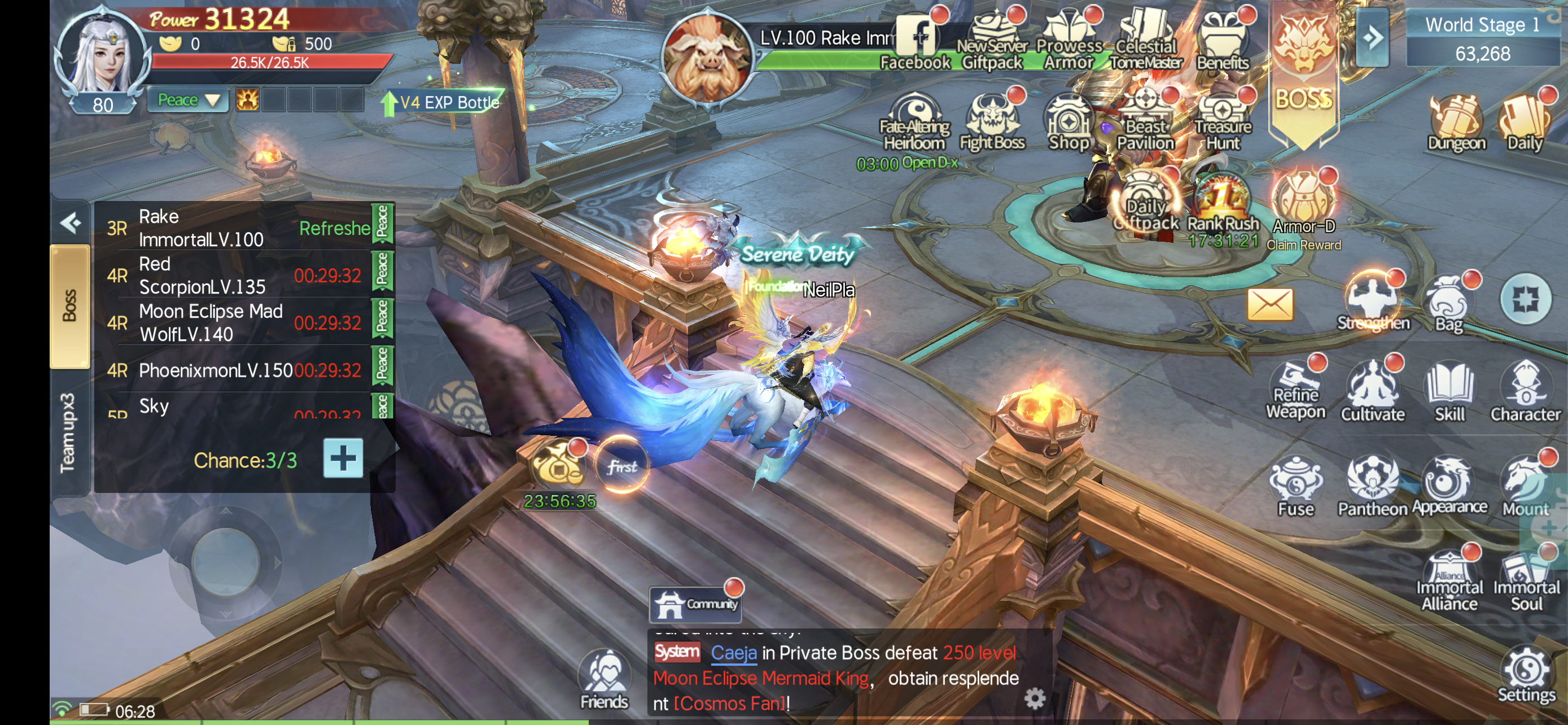Open the Peace mode dropdown
1568x725 pixels.
pos(187,100)
